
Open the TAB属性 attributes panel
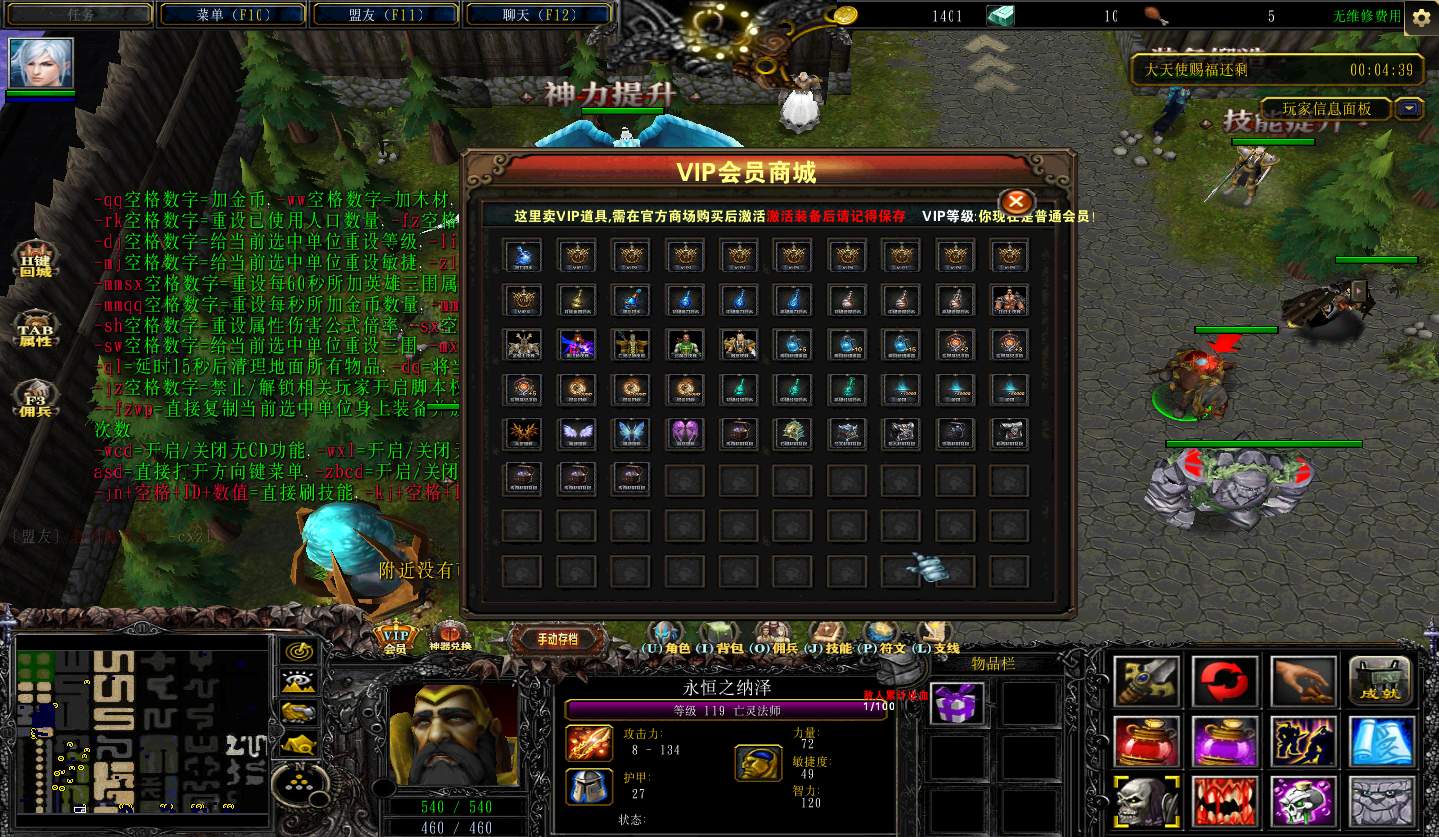(x=35, y=331)
